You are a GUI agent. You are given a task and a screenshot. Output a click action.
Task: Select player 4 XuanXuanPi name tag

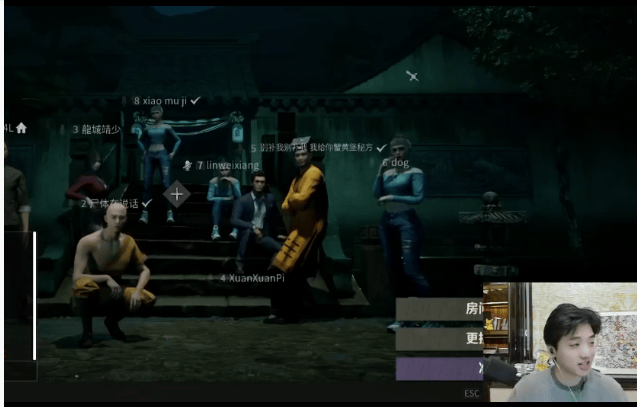pyautogui.click(x=252, y=278)
